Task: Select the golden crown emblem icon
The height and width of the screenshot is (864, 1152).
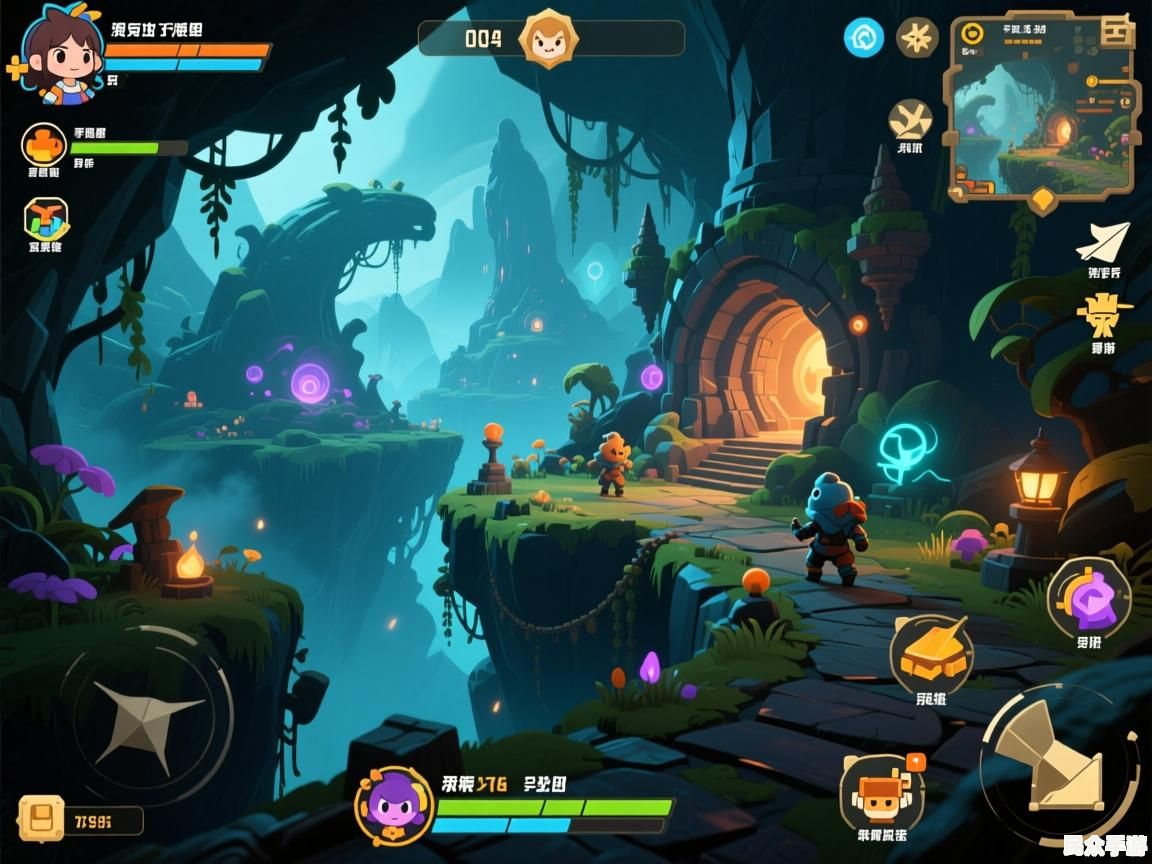Action: click(x=1104, y=315)
